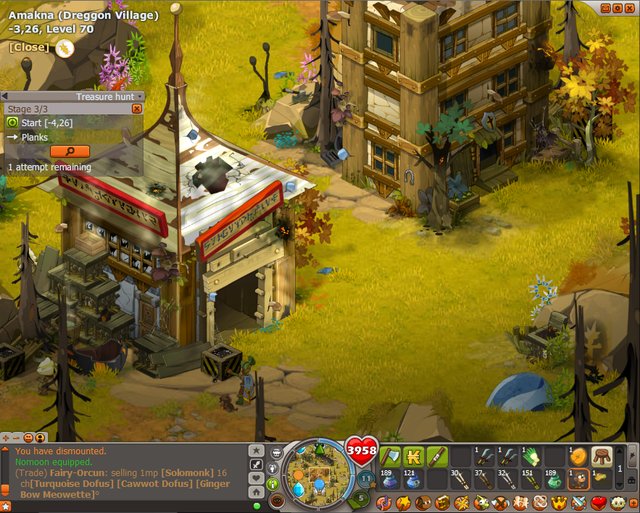Open the Treasure hunt dropdown arrow

[x=138, y=97]
